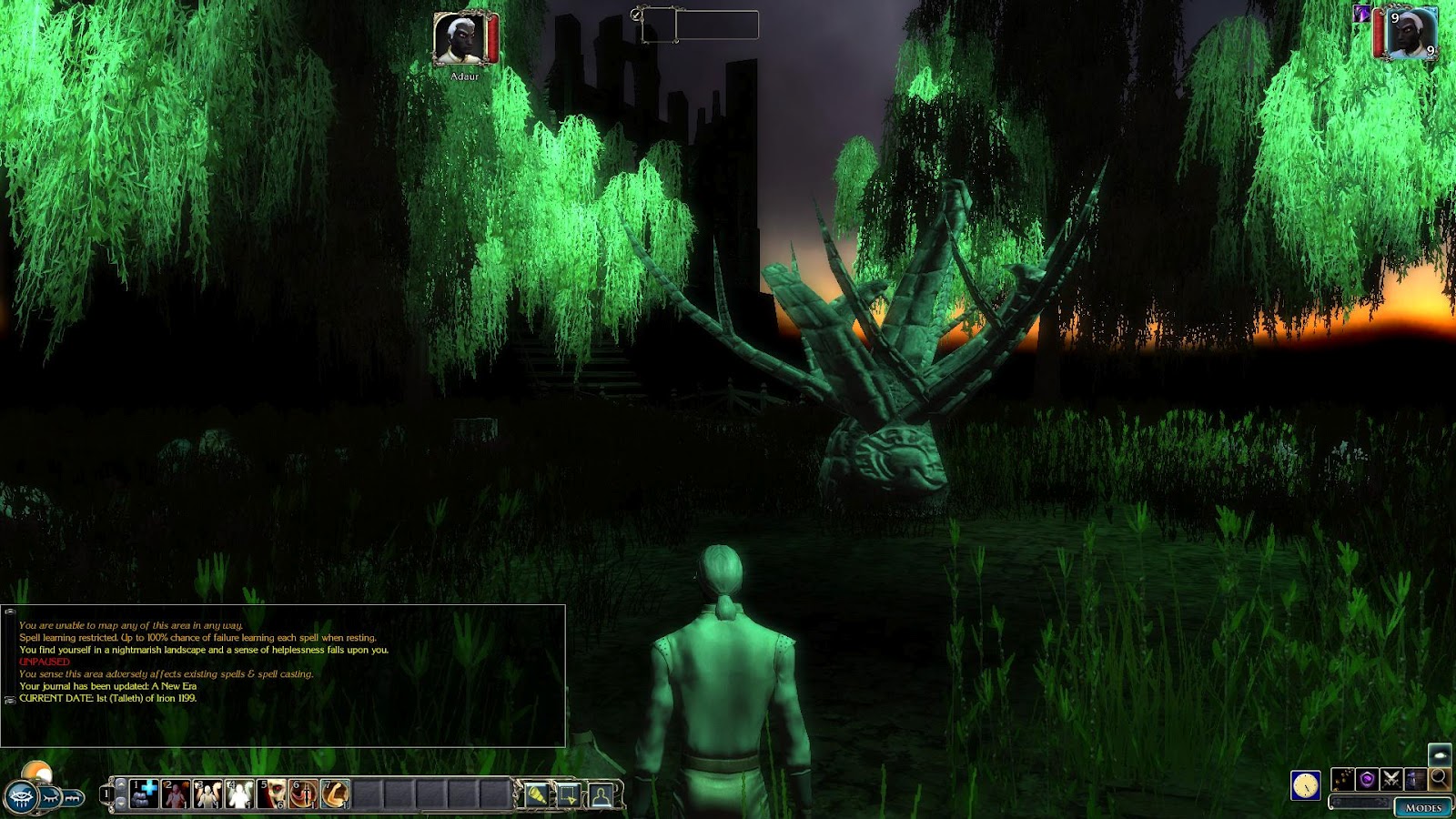
Task: Click the party member portrait in top-right corner
Action: pyautogui.click(x=1410, y=35)
